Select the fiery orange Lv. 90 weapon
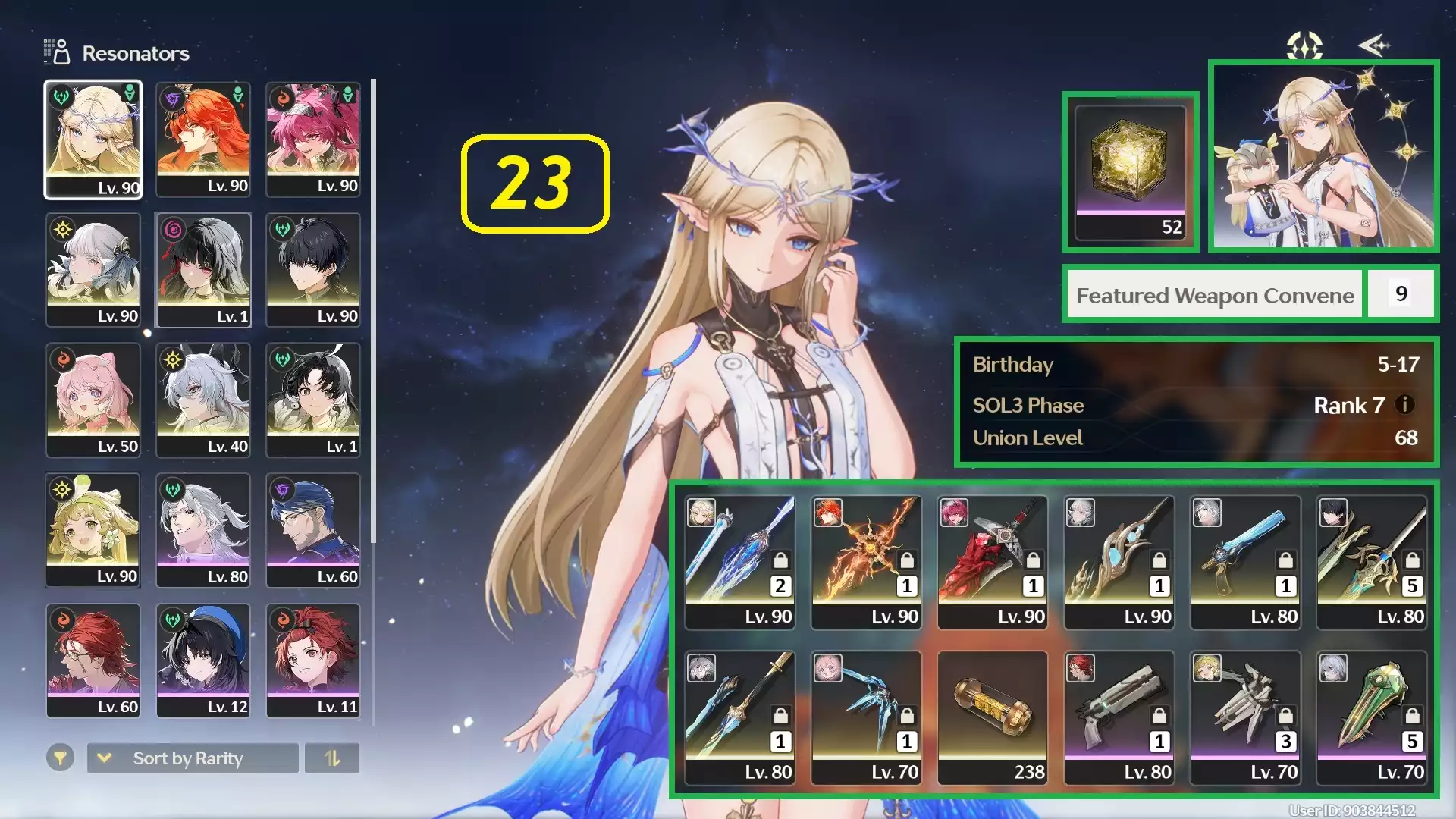Screen dimensions: 1456x819 pos(866,562)
